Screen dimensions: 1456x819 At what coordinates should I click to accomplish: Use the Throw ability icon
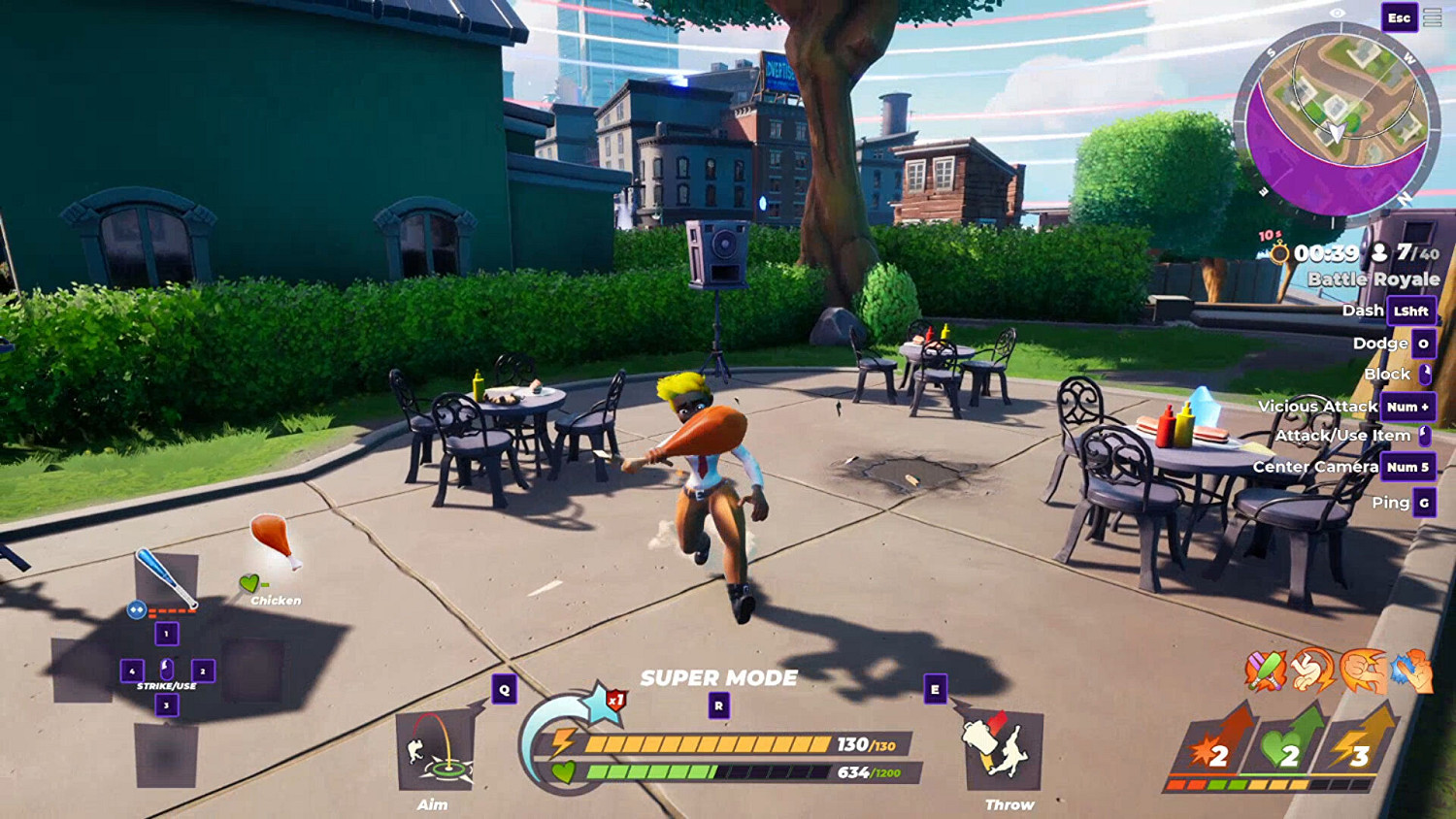1004,750
